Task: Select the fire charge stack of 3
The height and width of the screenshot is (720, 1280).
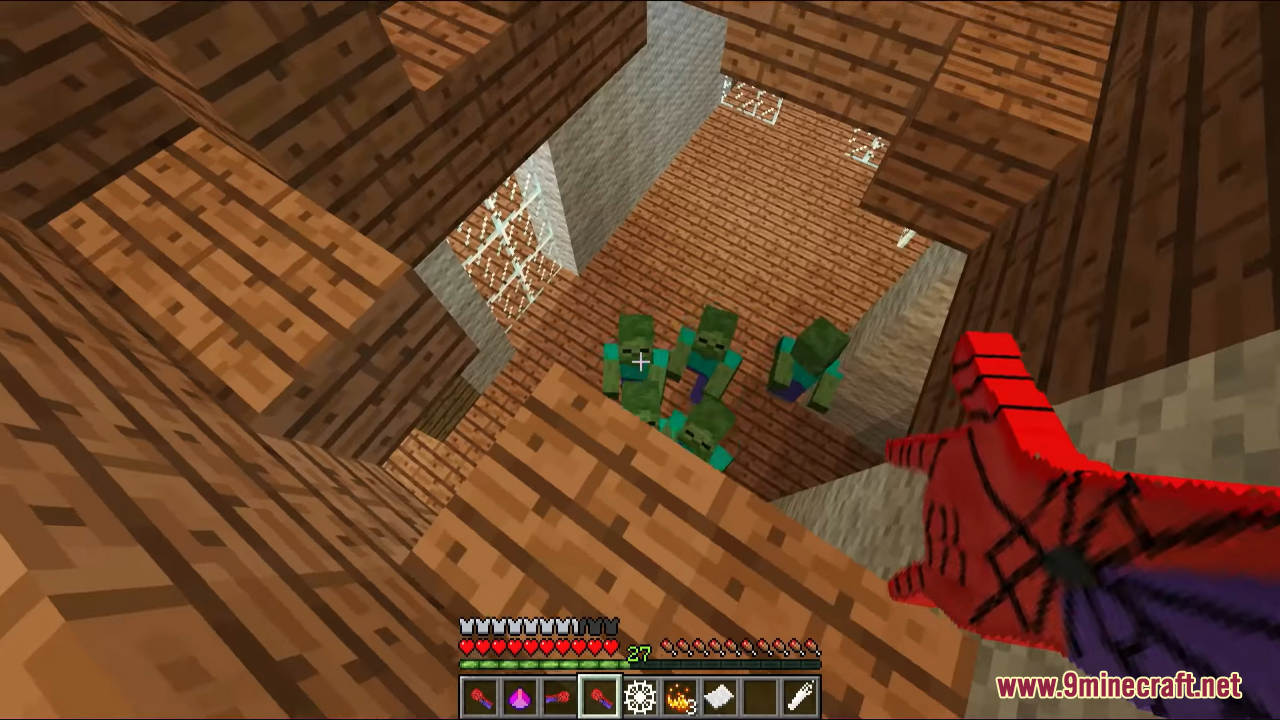Action: coord(680,697)
